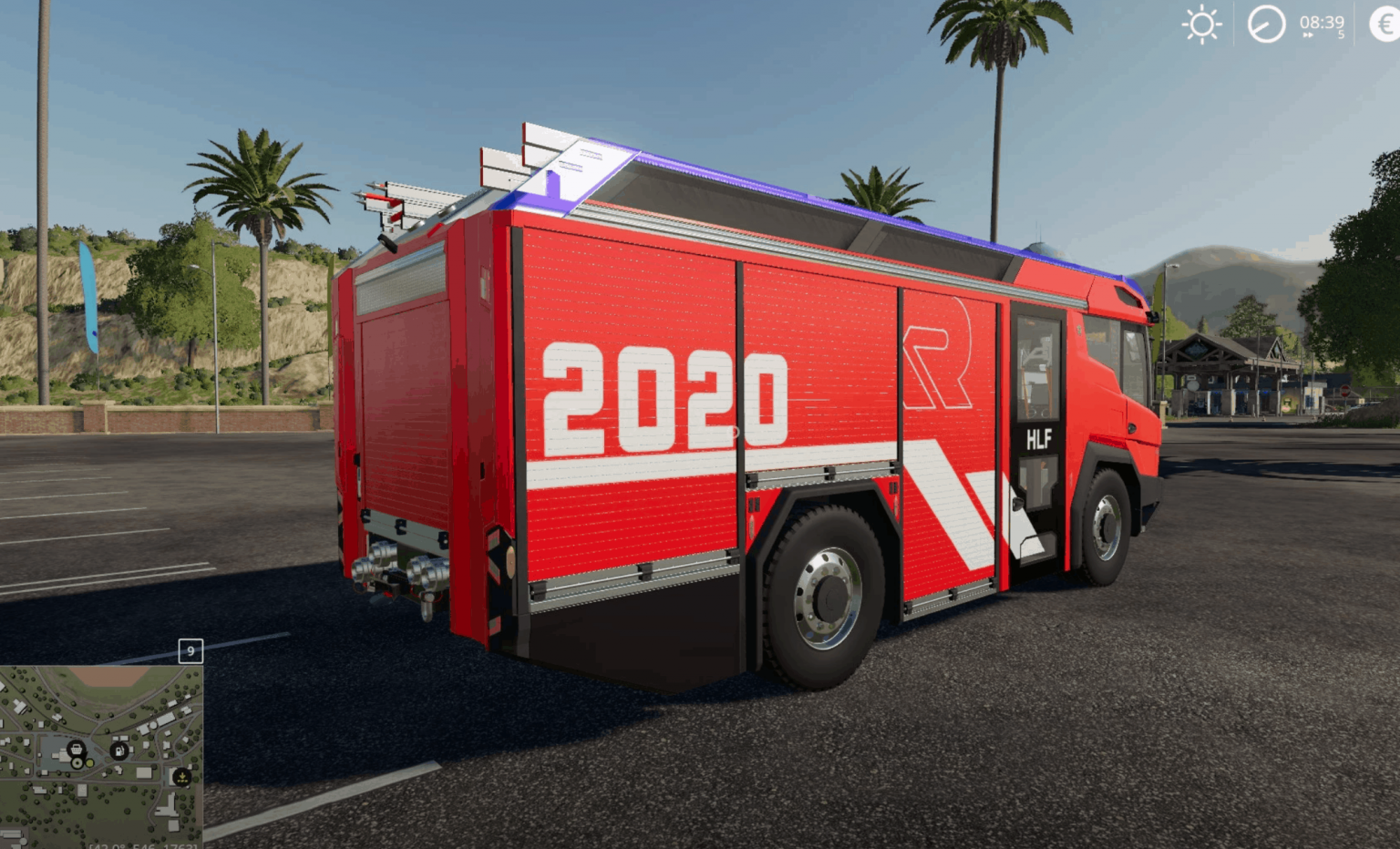Toggle the green dot marker beside the shop icon
The image size is (1400, 849).
point(89,763)
